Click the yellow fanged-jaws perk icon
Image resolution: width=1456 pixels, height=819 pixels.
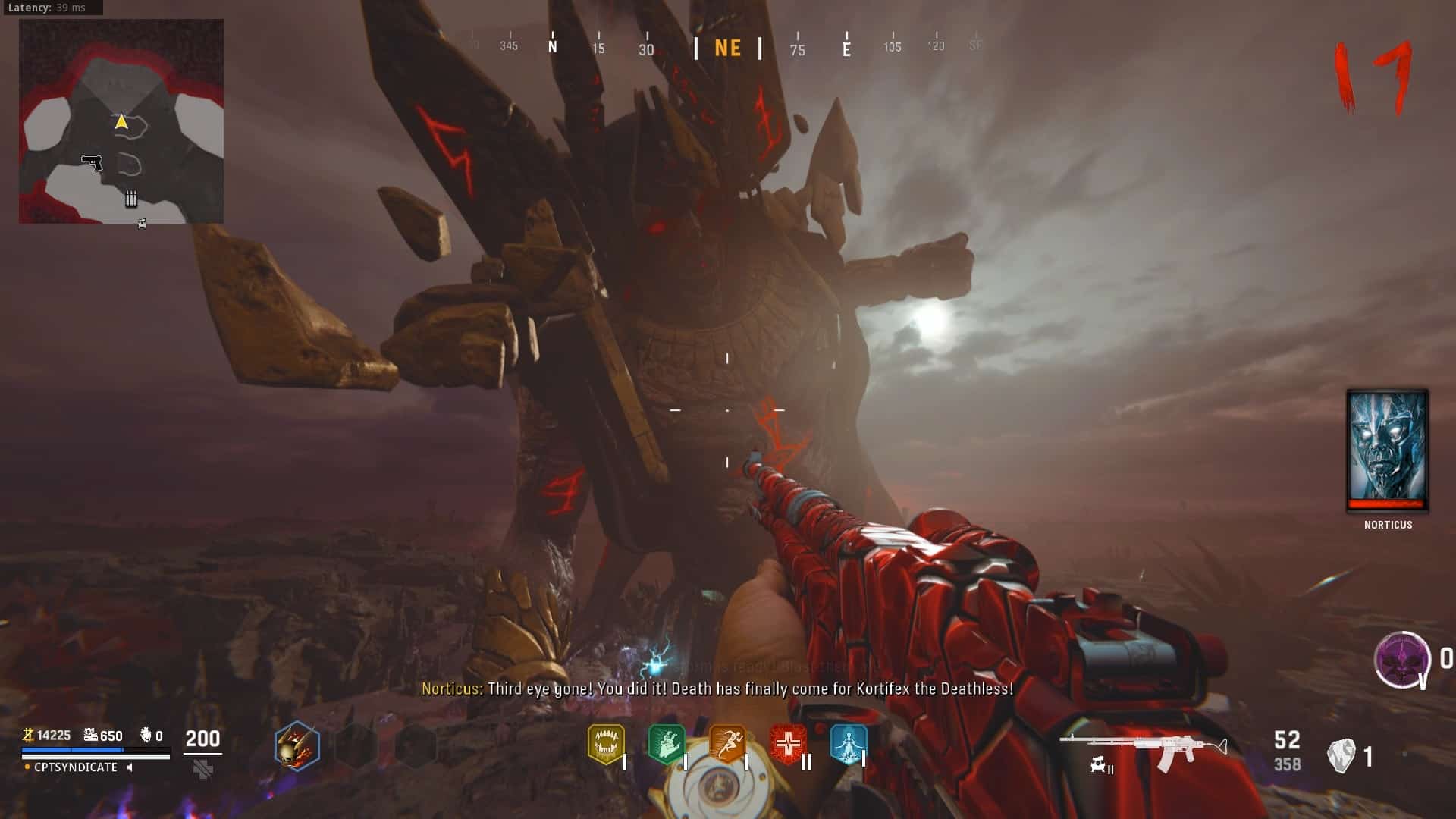pyautogui.click(x=606, y=744)
